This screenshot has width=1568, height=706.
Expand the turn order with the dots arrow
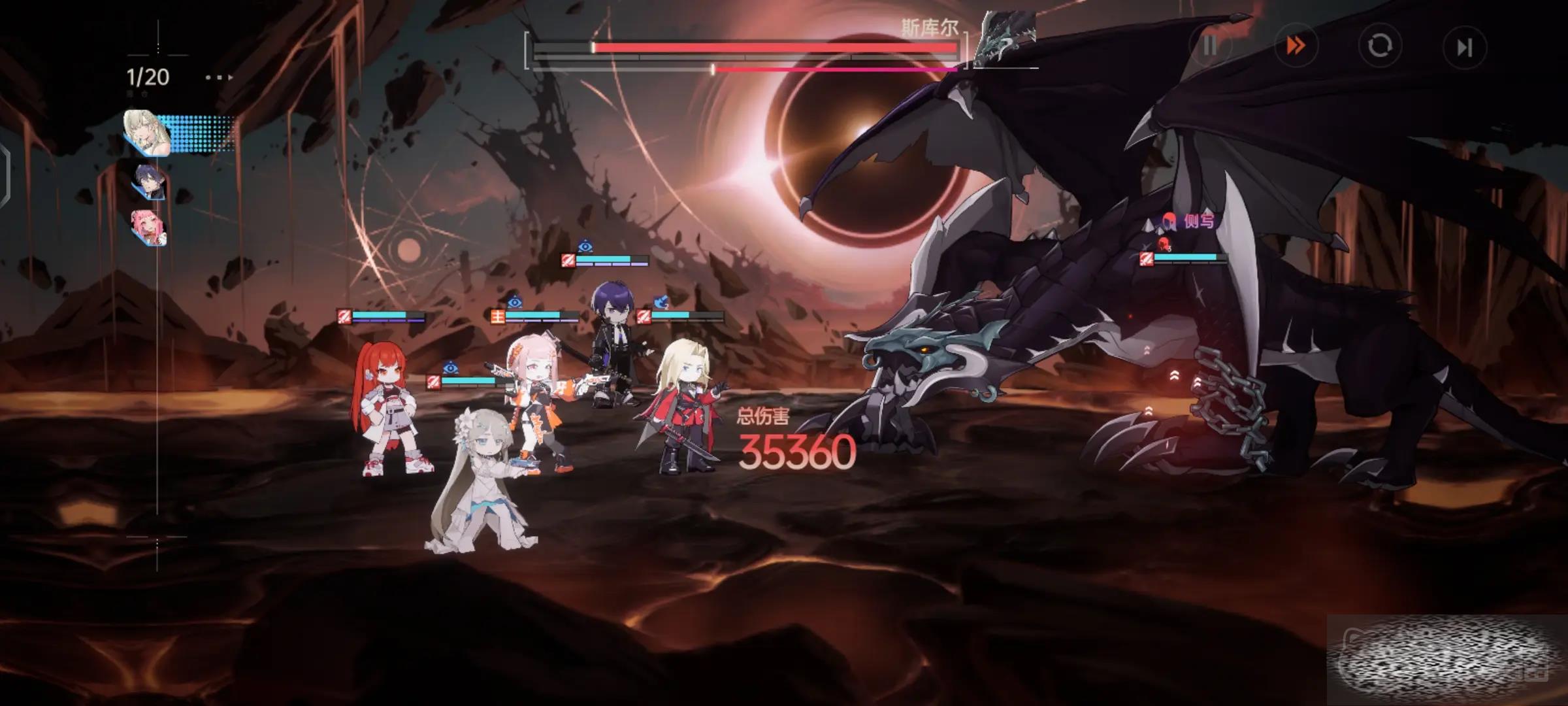(219, 78)
